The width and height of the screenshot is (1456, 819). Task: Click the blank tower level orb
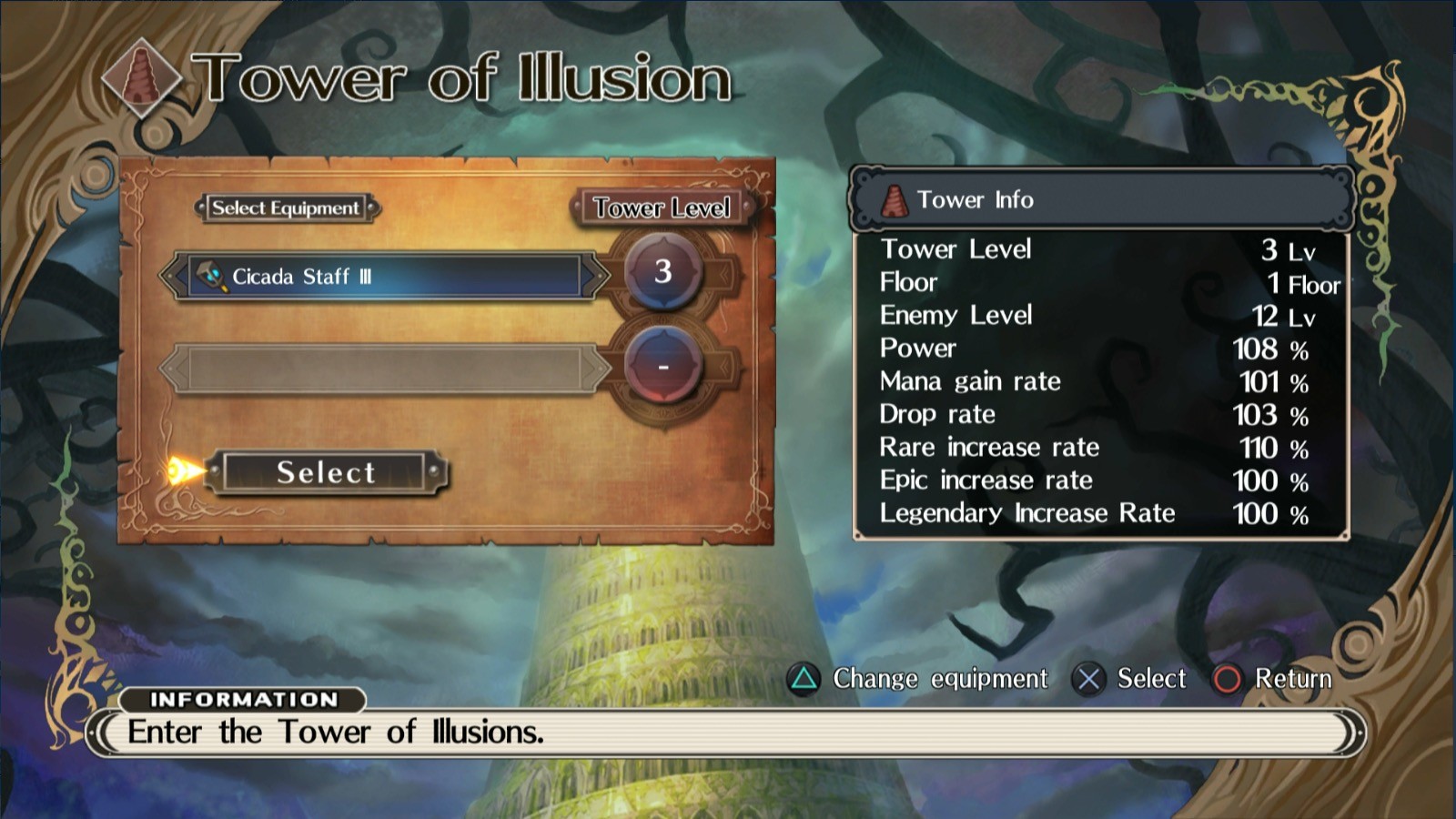(663, 367)
